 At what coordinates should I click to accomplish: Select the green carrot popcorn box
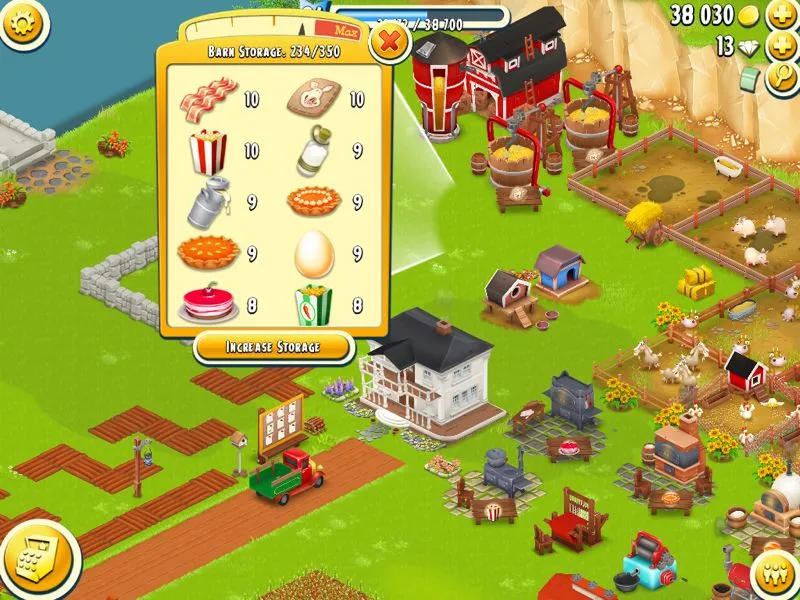point(314,305)
